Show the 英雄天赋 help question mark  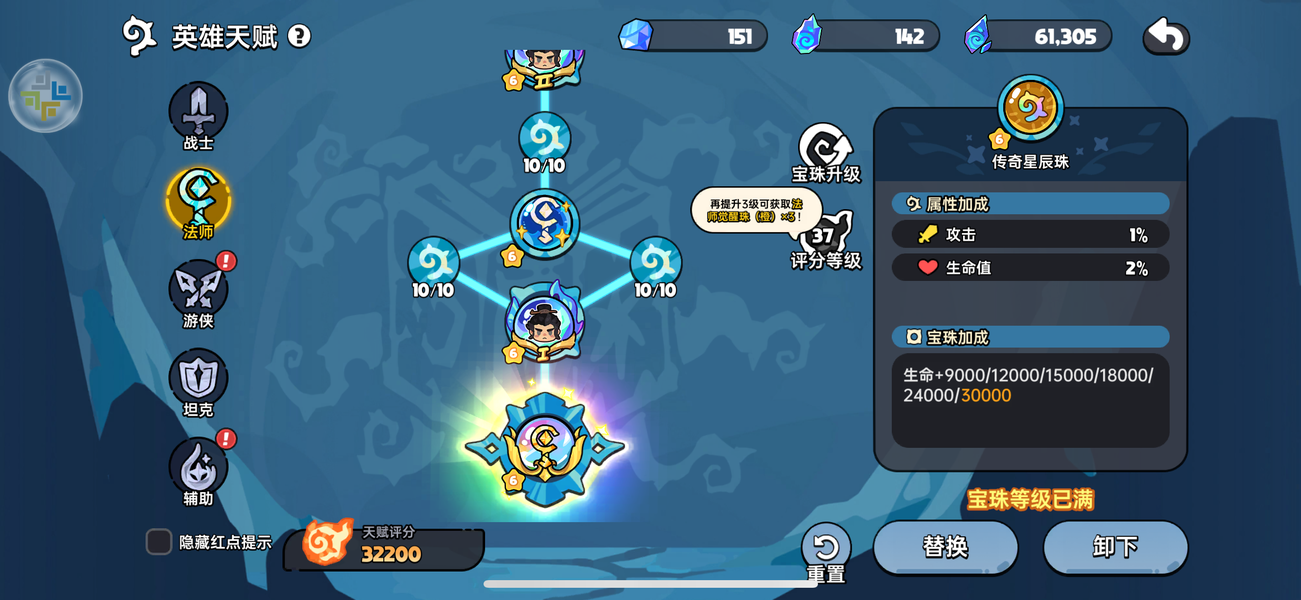pos(299,36)
